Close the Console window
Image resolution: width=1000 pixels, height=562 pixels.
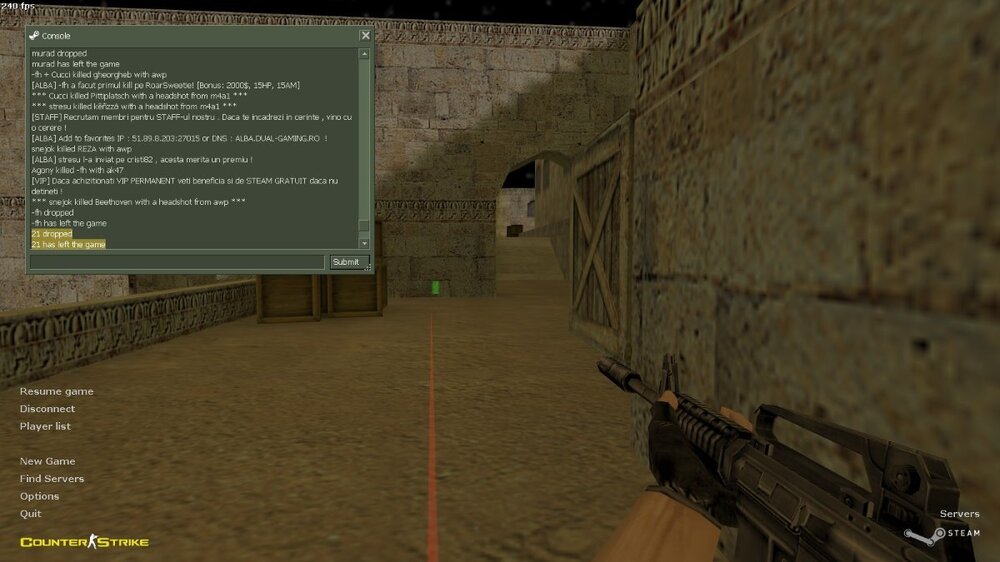click(x=365, y=35)
